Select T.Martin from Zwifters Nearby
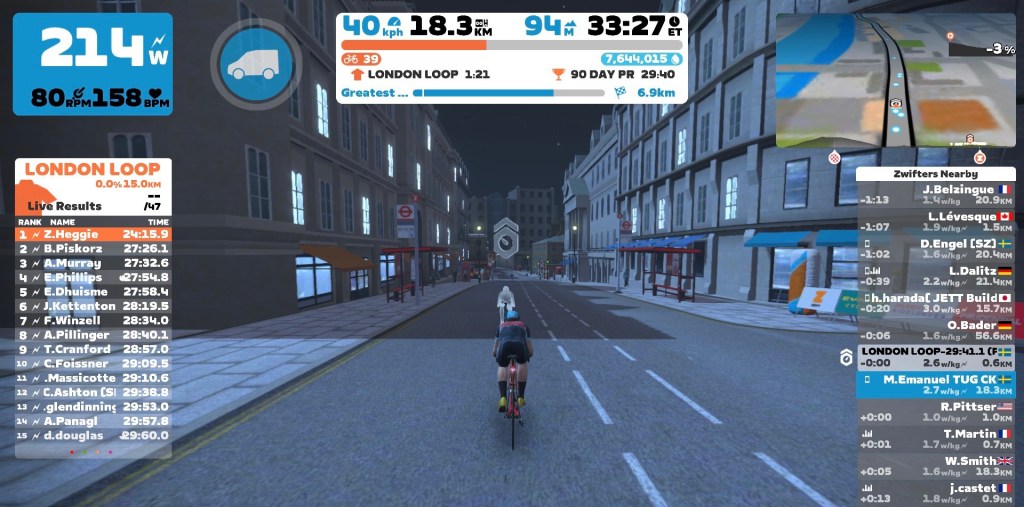This screenshot has height=507, width=1024. (x=935, y=439)
